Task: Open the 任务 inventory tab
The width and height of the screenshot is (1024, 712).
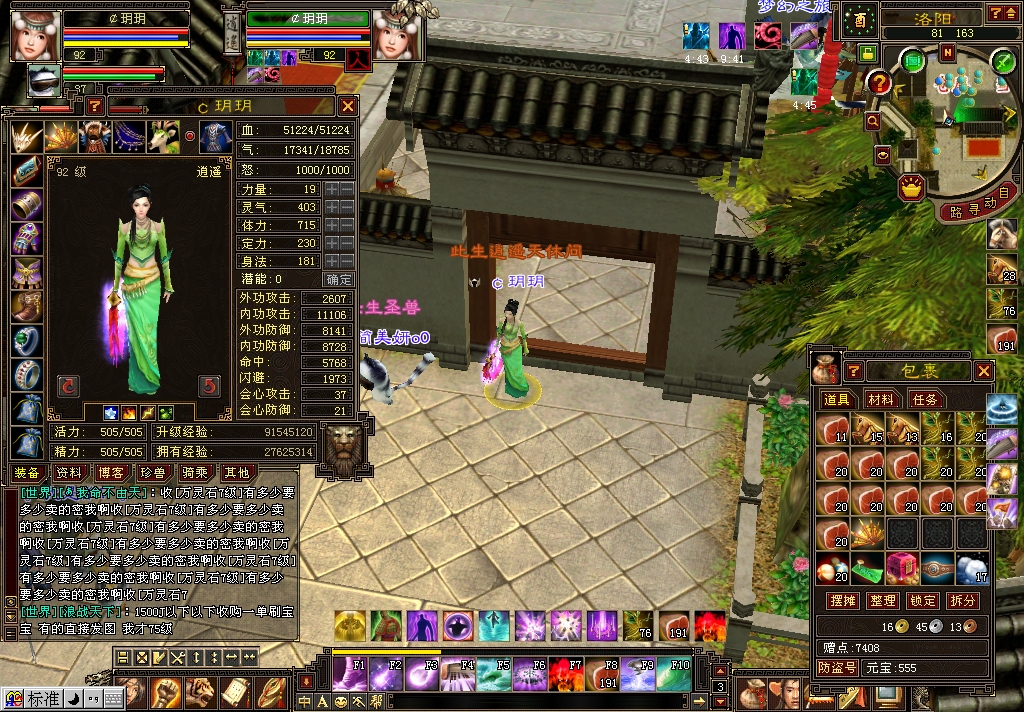Action: click(x=925, y=399)
